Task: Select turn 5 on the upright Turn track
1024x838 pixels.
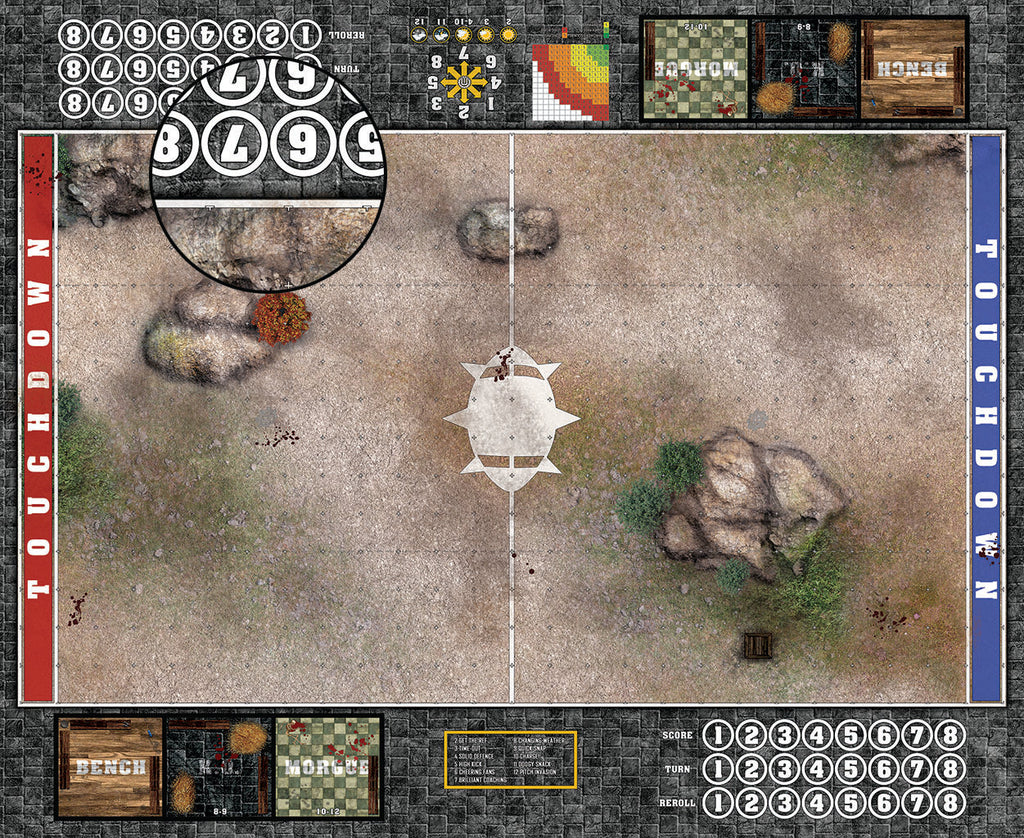Action: pyautogui.click(x=851, y=770)
